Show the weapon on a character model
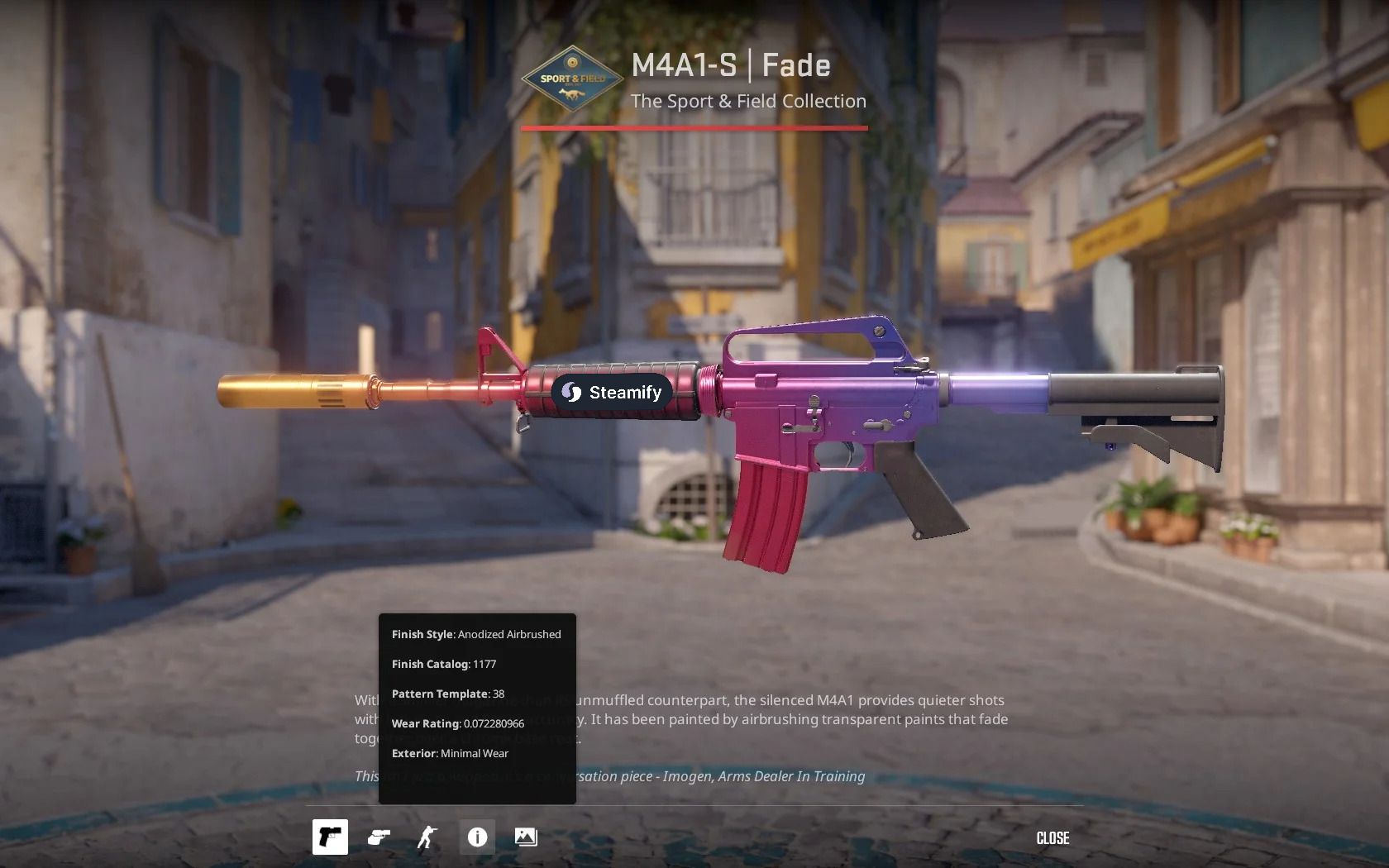 [427, 837]
